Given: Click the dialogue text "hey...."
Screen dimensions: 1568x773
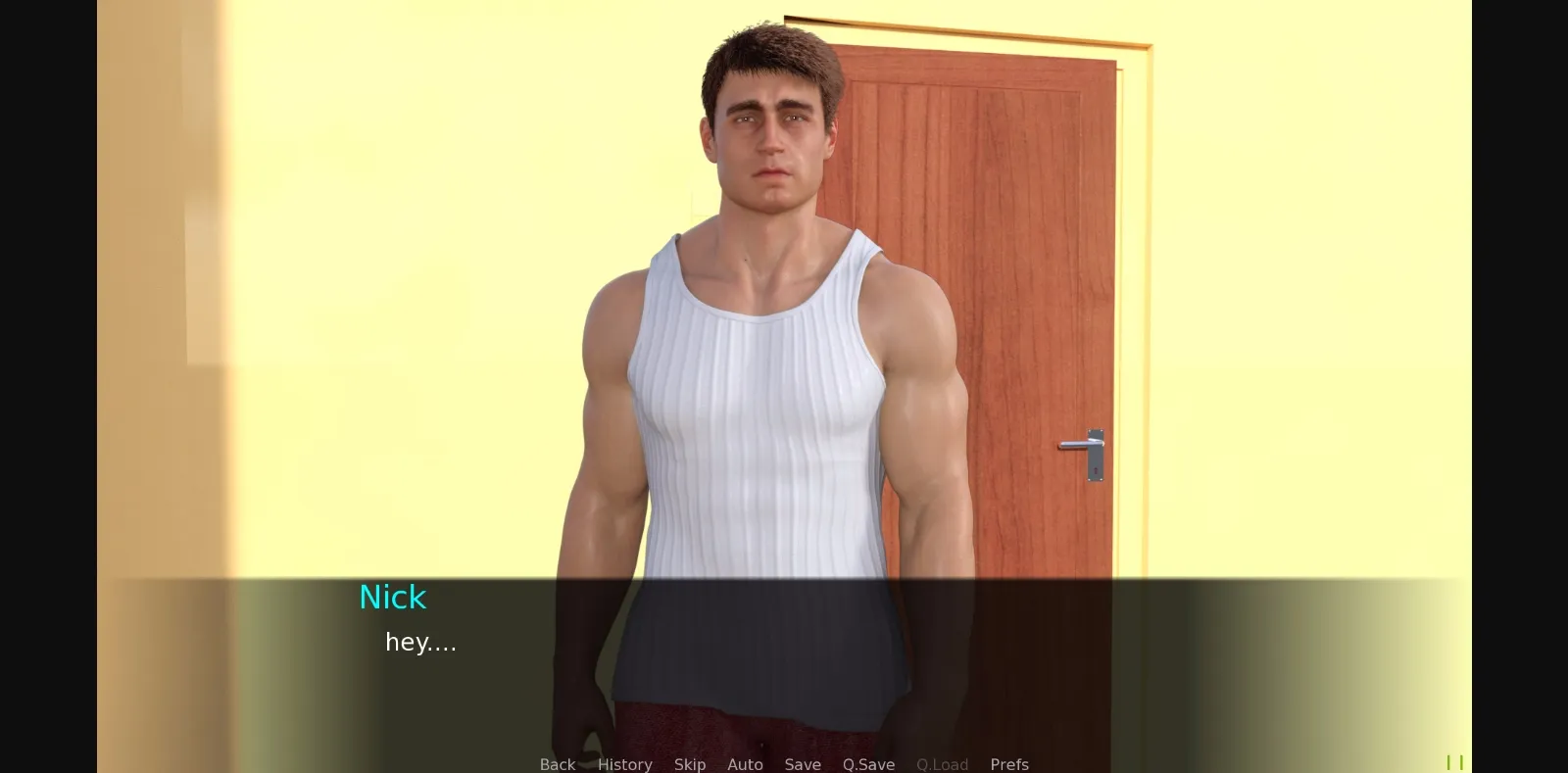Looking at the screenshot, I should click(421, 643).
